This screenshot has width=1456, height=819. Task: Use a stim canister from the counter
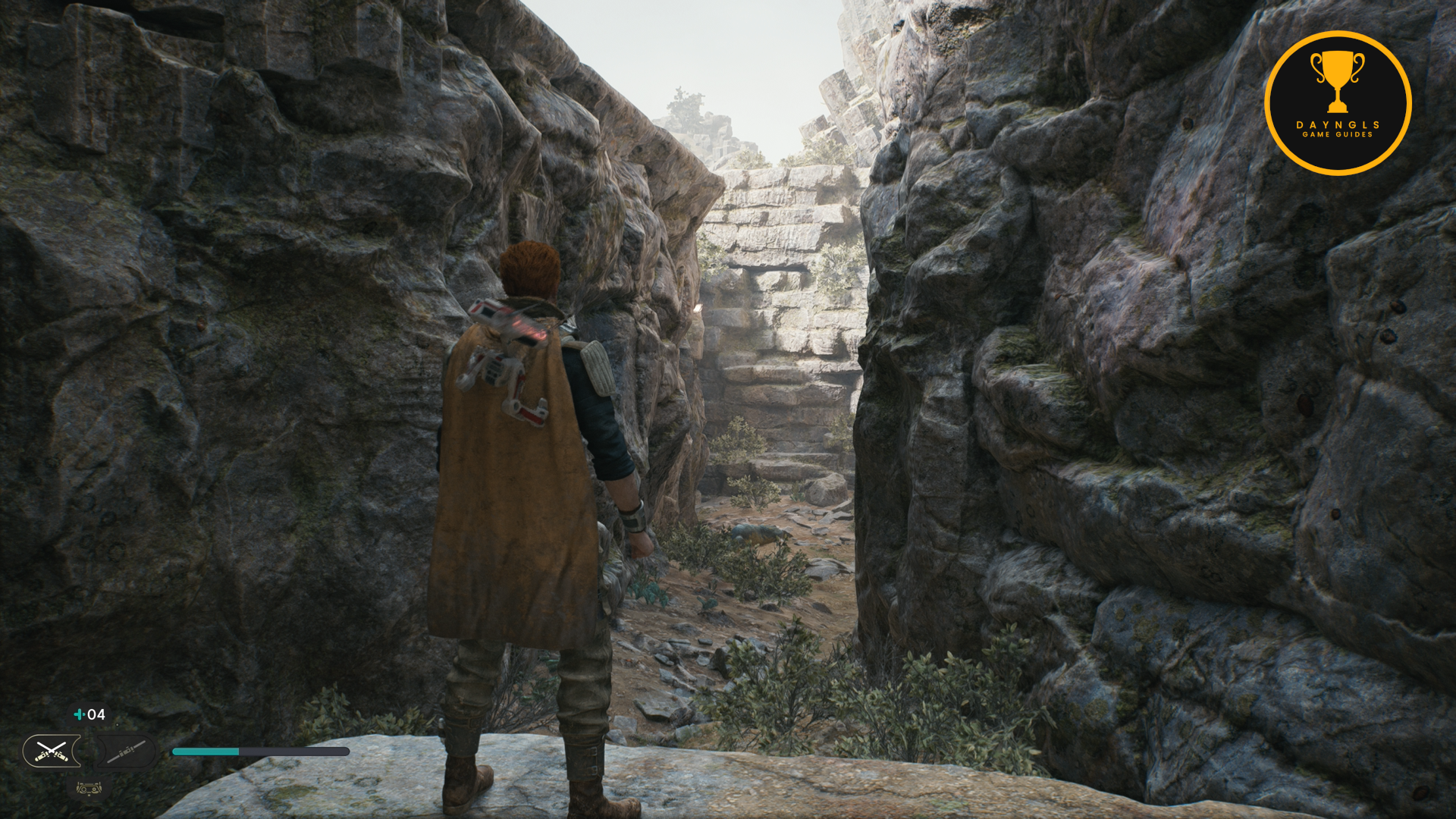(89, 714)
